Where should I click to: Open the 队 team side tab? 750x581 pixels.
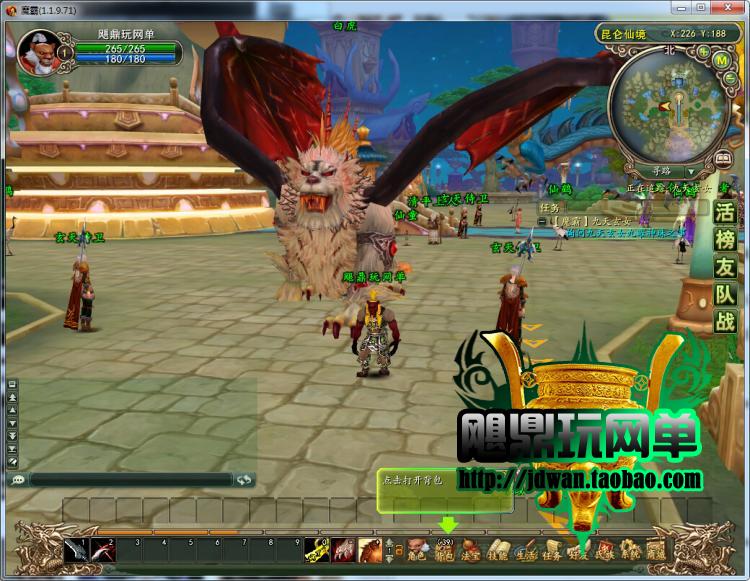click(x=725, y=294)
